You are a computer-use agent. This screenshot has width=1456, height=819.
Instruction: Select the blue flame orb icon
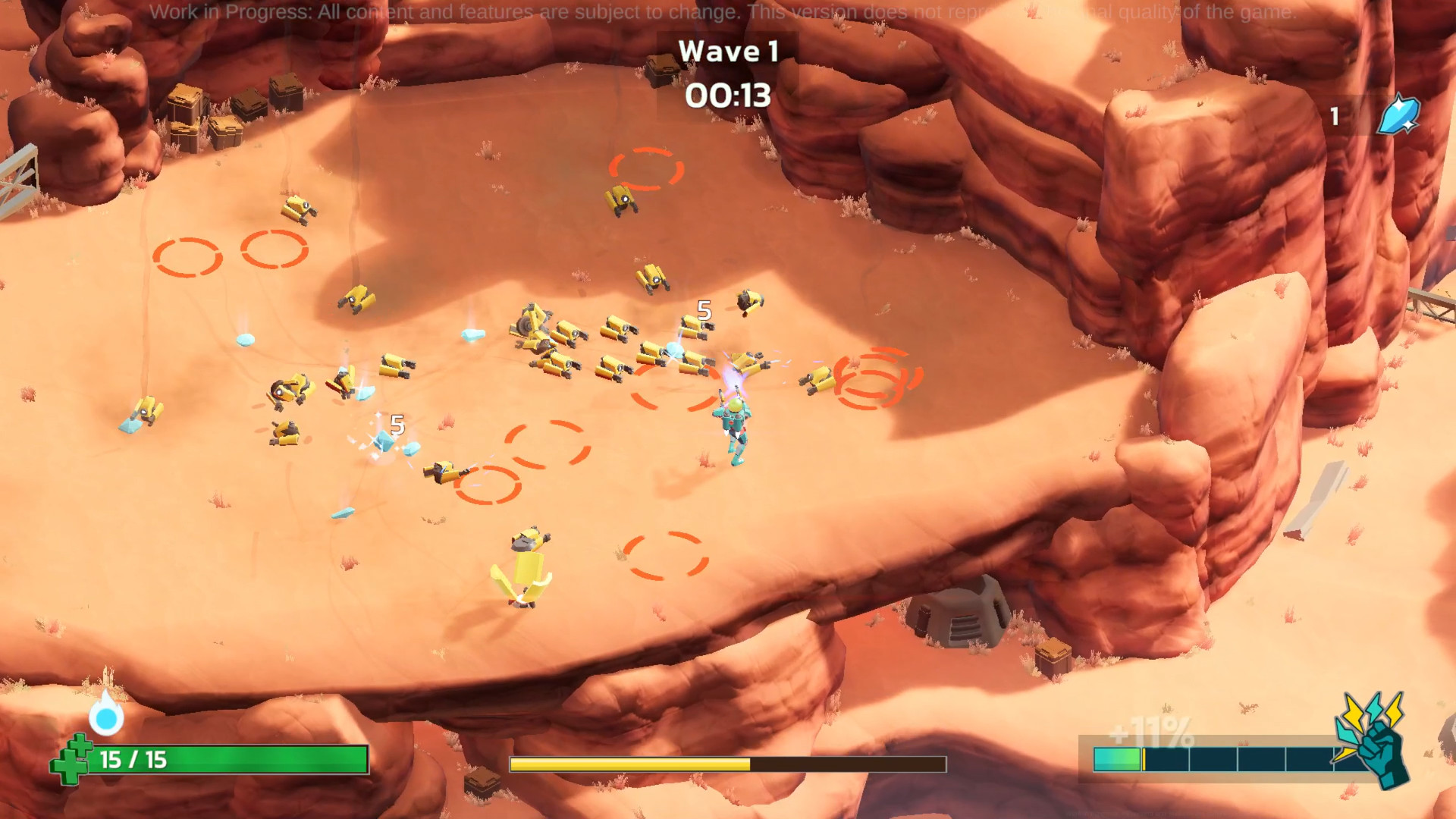tap(106, 714)
